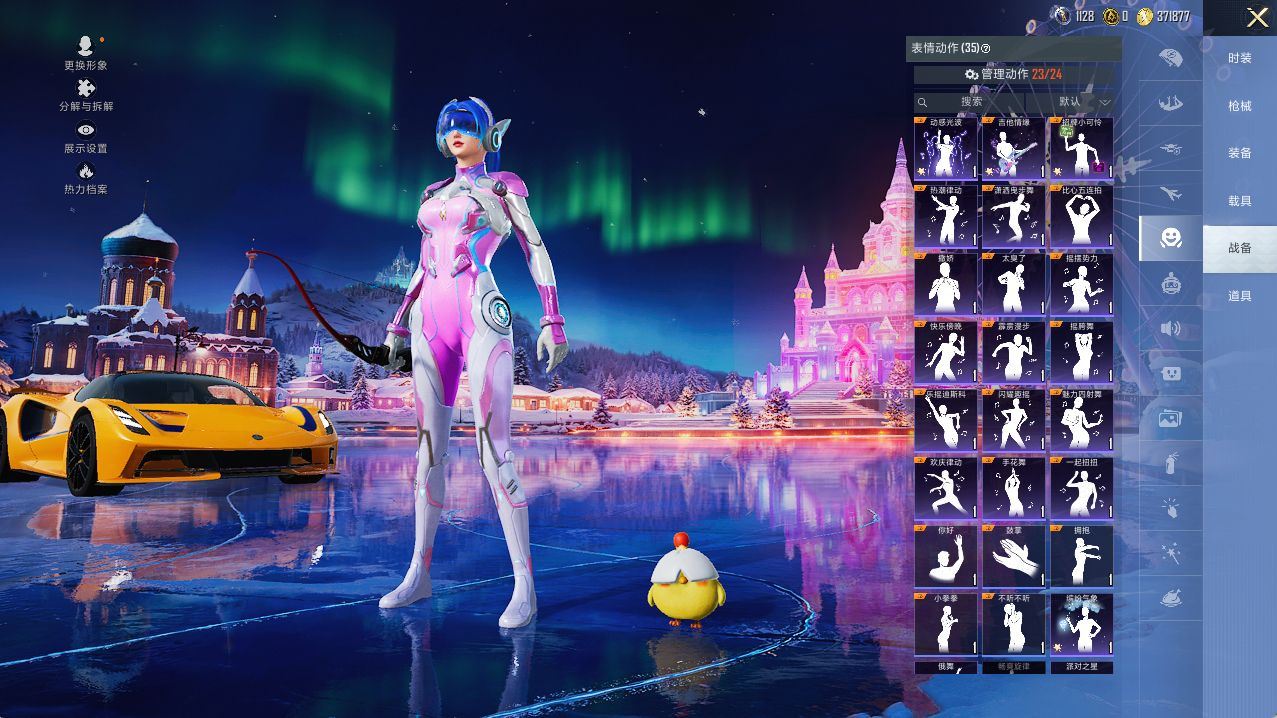This screenshot has width=1277, height=718.
Task: Close the inventory screen with the X
Action: 1257,17
